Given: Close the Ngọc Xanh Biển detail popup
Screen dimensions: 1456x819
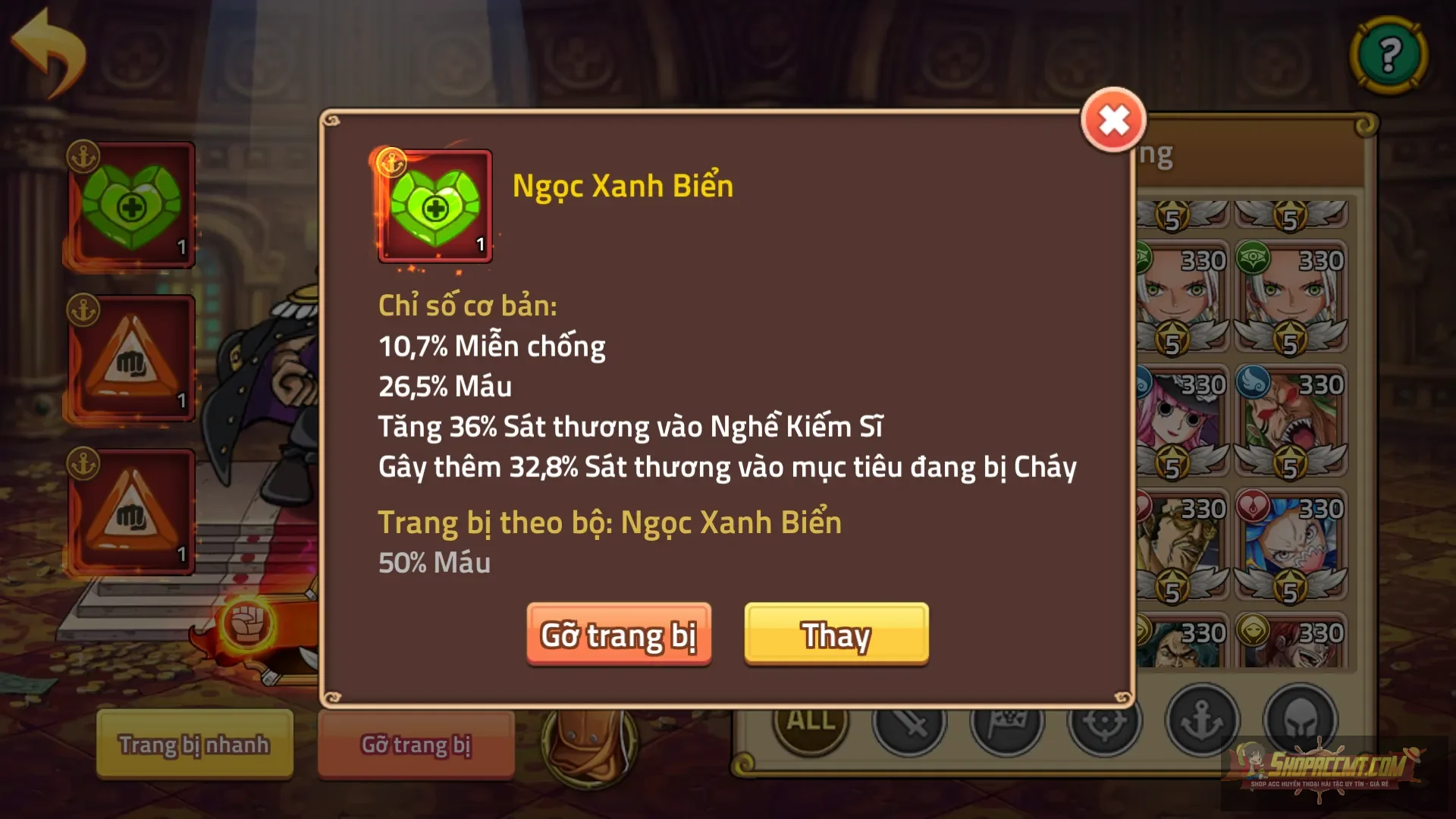Looking at the screenshot, I should click(1112, 119).
